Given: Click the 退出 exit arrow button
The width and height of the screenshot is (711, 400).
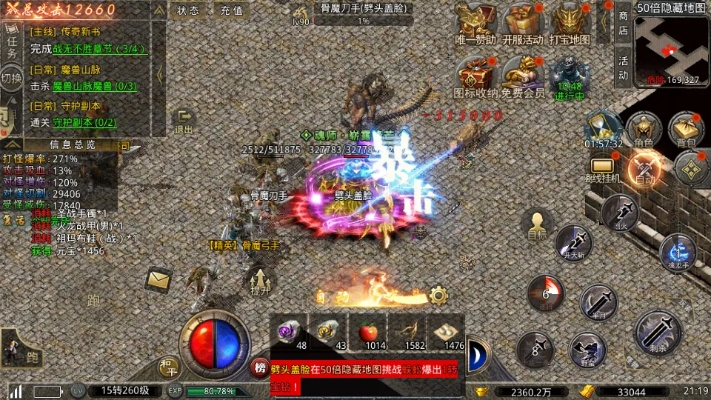Looking at the screenshot, I should pos(185,122).
